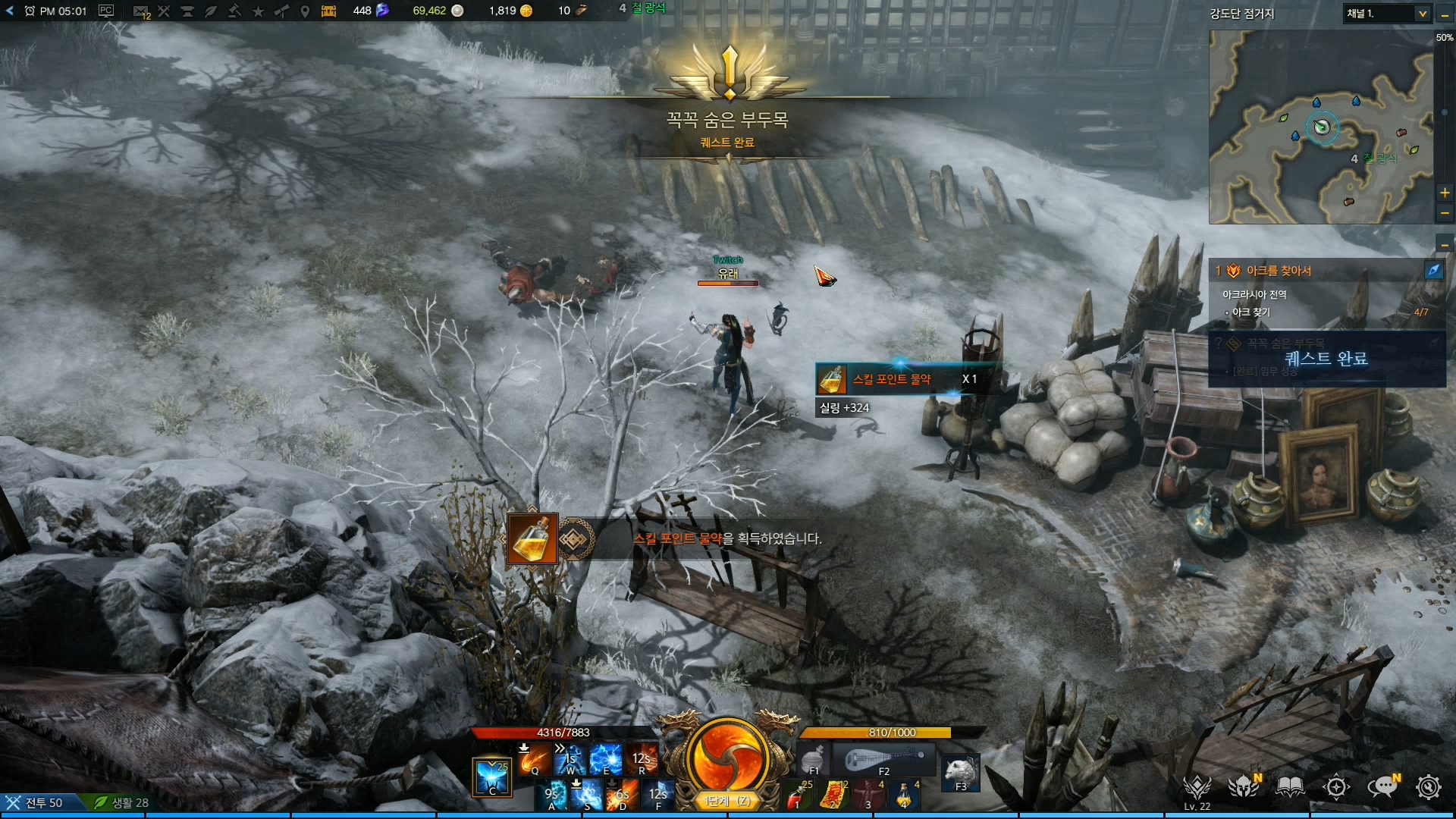
Task: Use the blue lightning skill on E
Action: (605, 759)
